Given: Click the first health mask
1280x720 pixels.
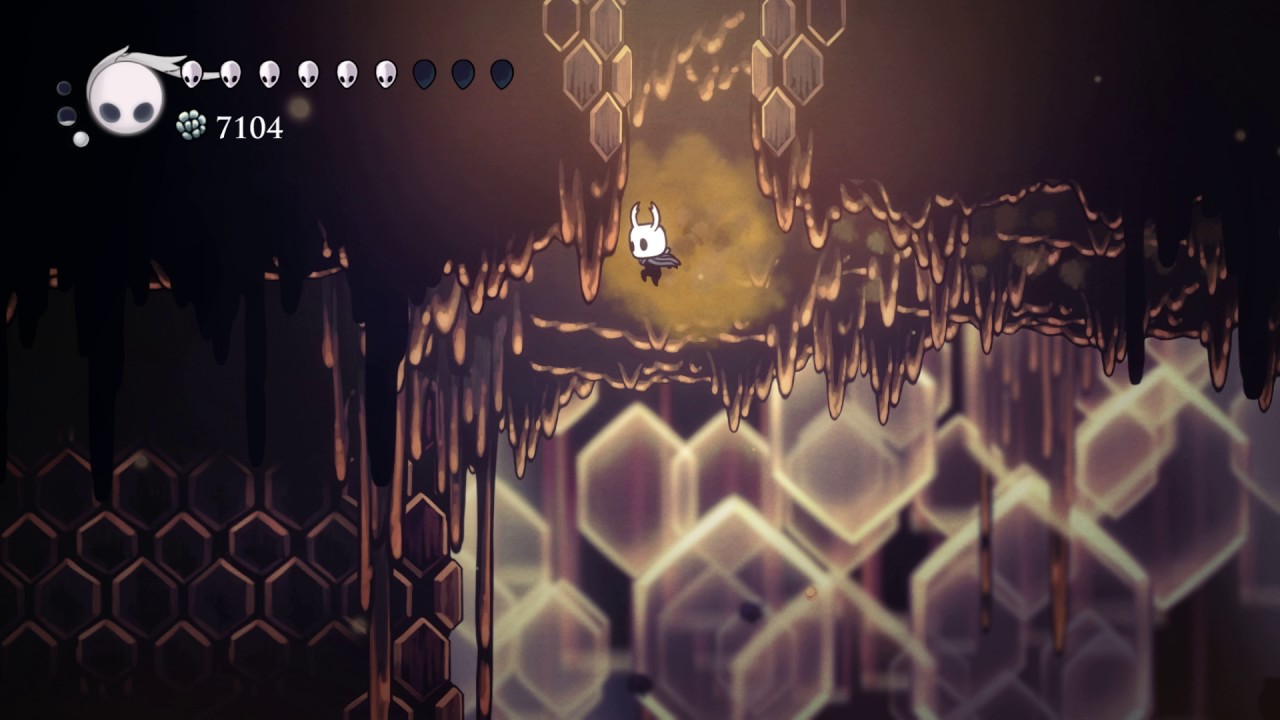Looking at the screenshot, I should click(x=193, y=72).
